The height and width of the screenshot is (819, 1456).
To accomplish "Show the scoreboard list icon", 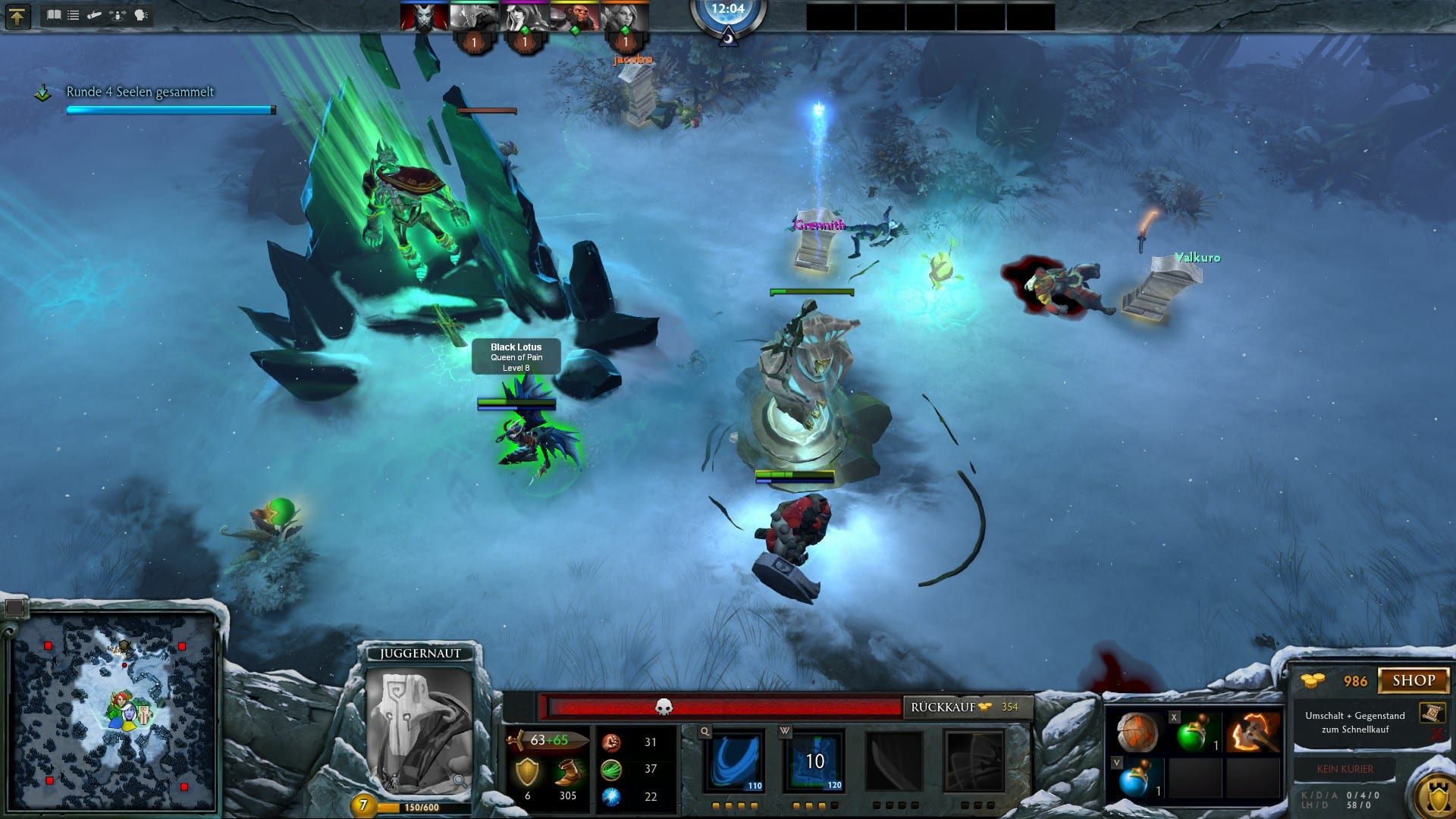I will [74, 15].
